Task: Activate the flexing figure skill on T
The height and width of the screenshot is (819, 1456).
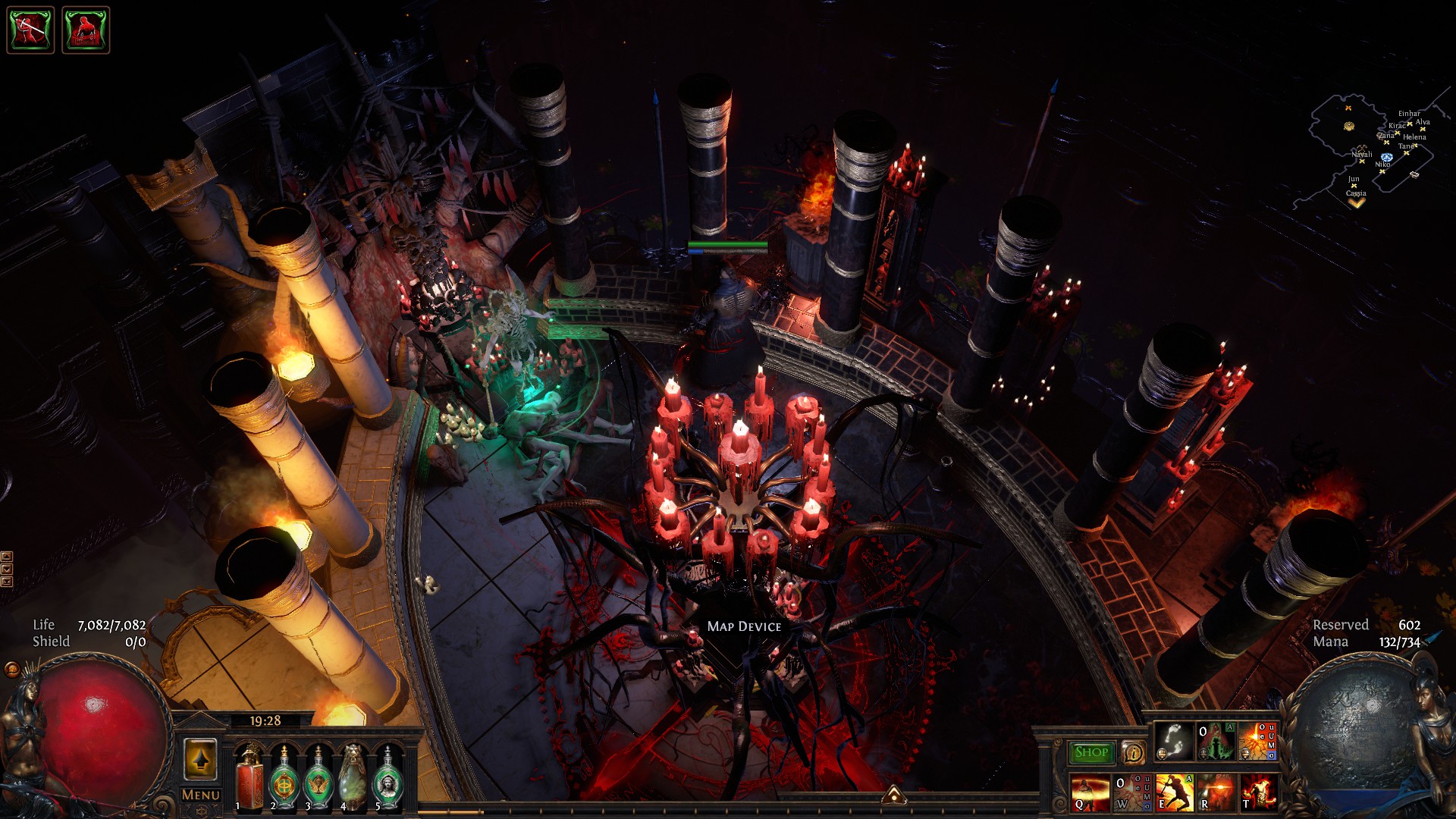Action: point(1259,792)
